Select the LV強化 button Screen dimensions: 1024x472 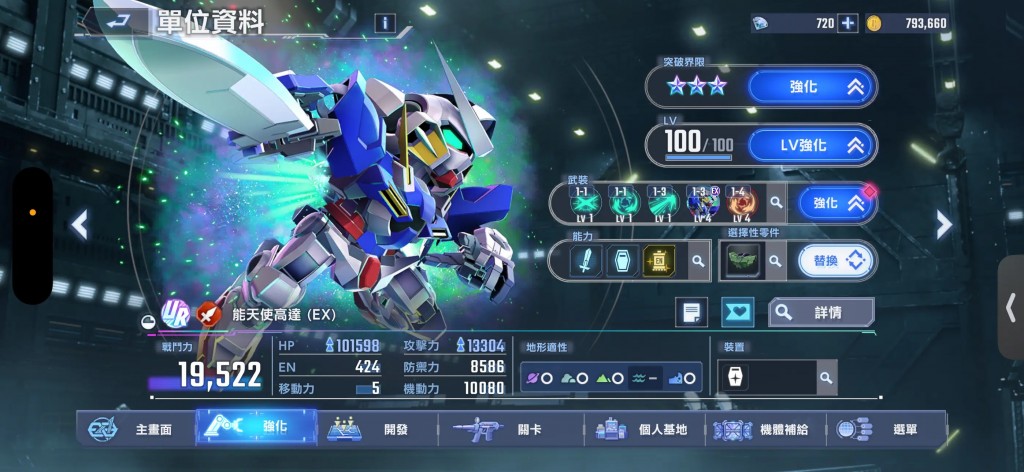coord(811,145)
